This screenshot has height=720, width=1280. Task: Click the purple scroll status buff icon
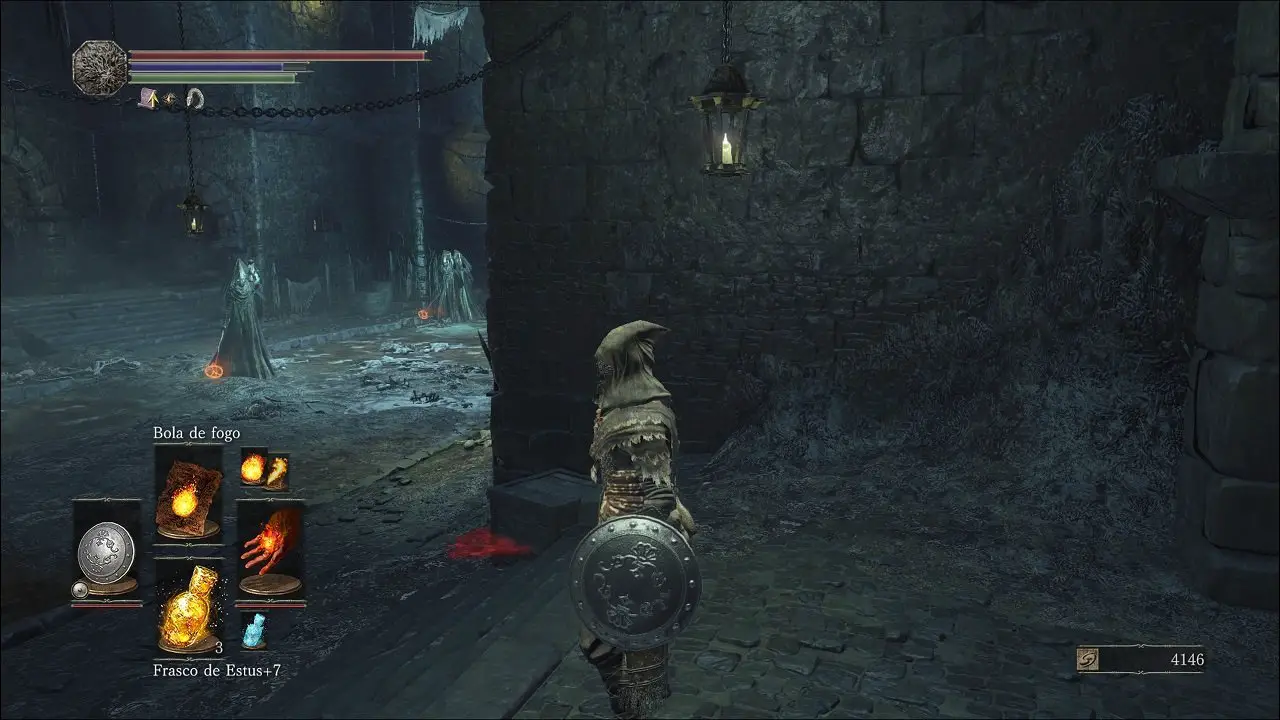pyautogui.click(x=149, y=98)
